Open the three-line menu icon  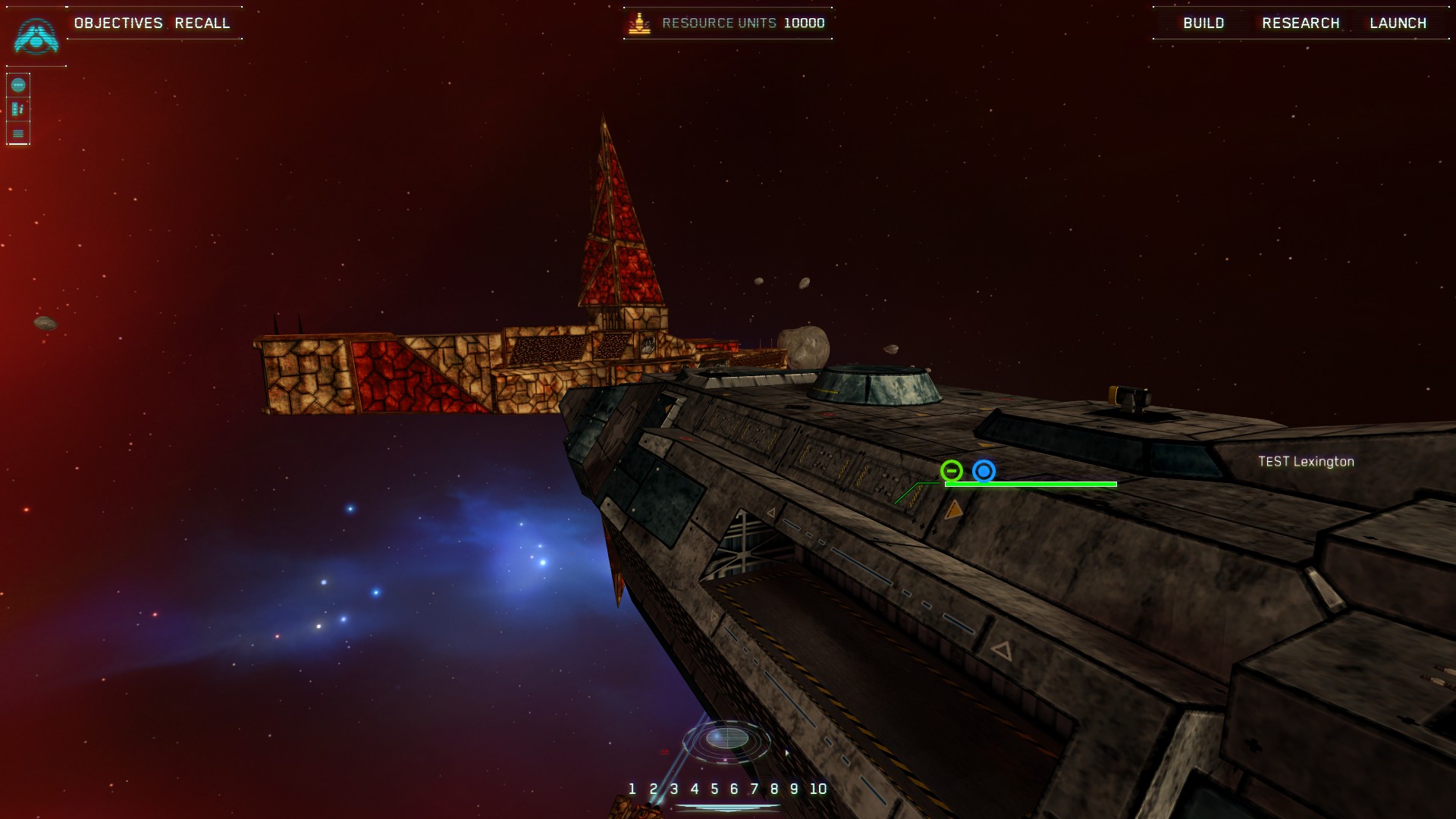pyautogui.click(x=18, y=133)
